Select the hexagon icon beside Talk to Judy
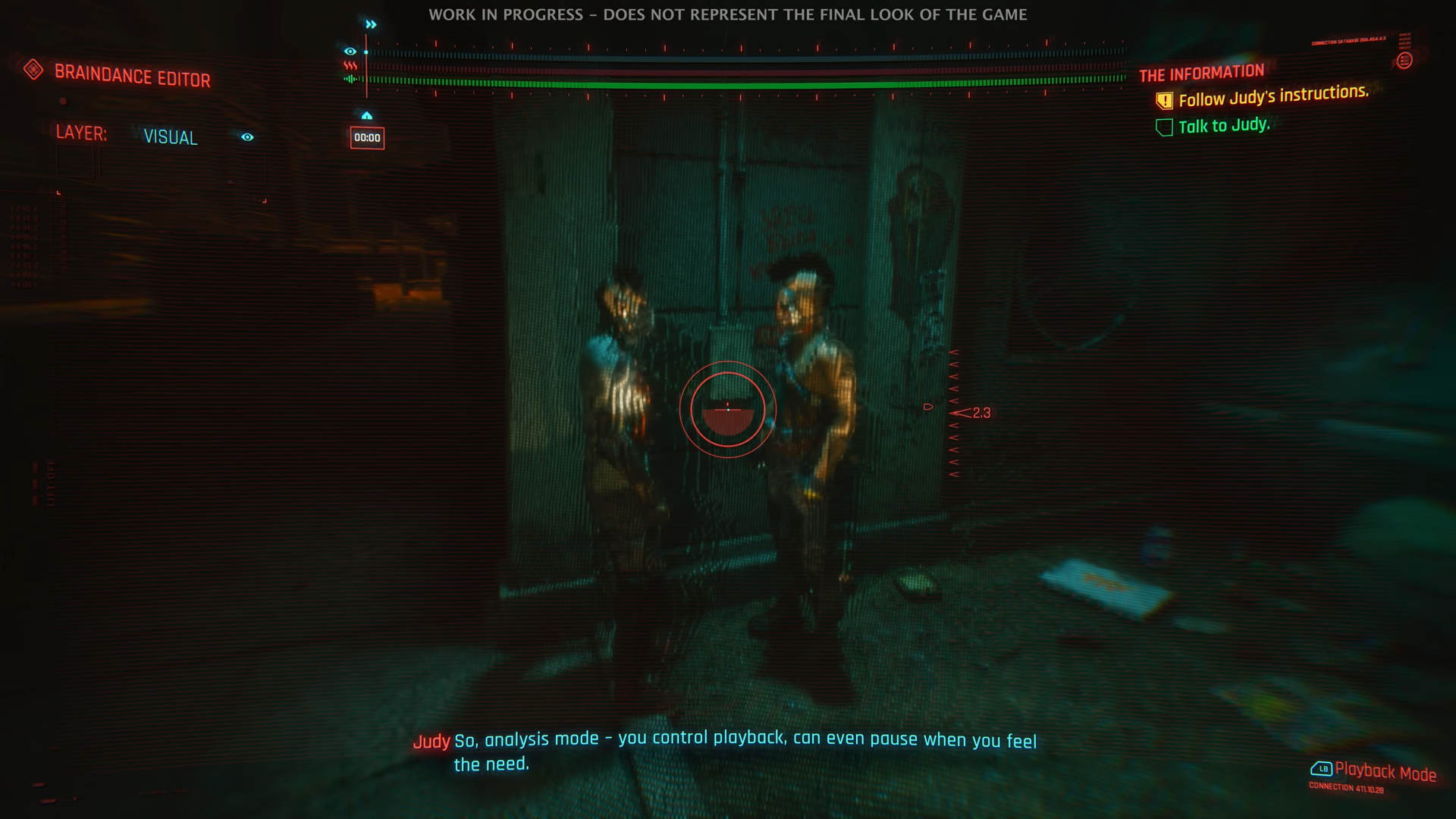The width and height of the screenshot is (1456, 819). tap(1164, 127)
